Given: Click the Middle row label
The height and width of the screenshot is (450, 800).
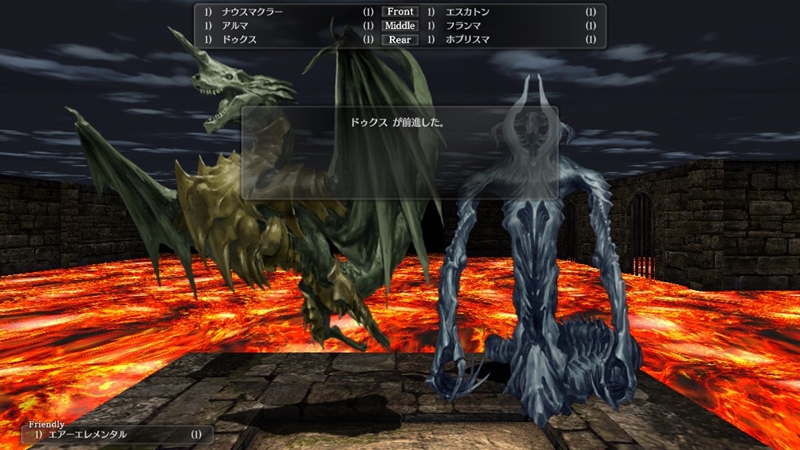Looking at the screenshot, I should point(399,26).
